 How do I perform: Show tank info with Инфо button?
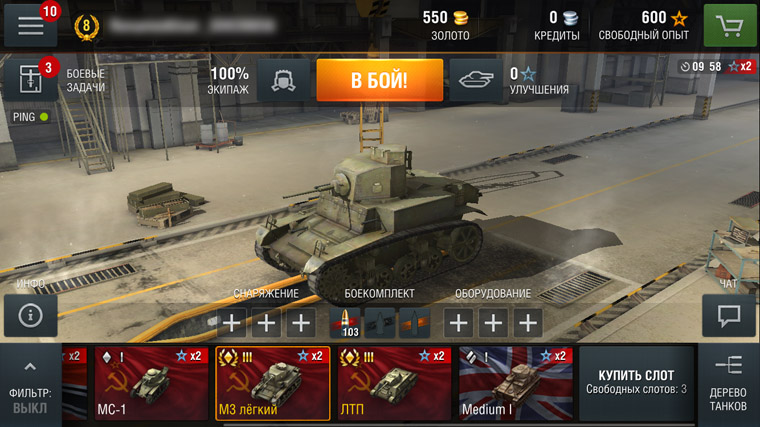coord(30,316)
